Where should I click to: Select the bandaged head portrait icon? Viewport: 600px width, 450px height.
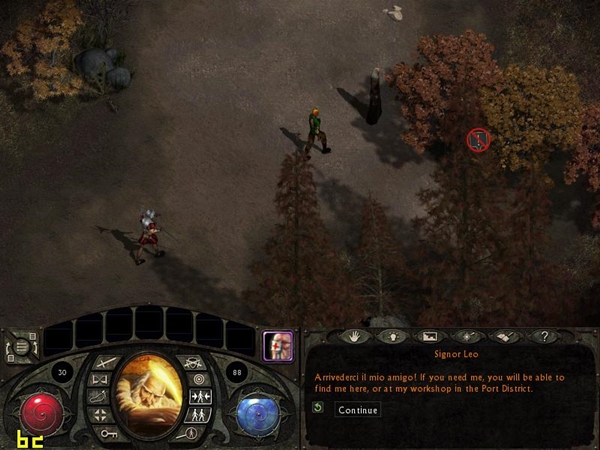point(277,346)
